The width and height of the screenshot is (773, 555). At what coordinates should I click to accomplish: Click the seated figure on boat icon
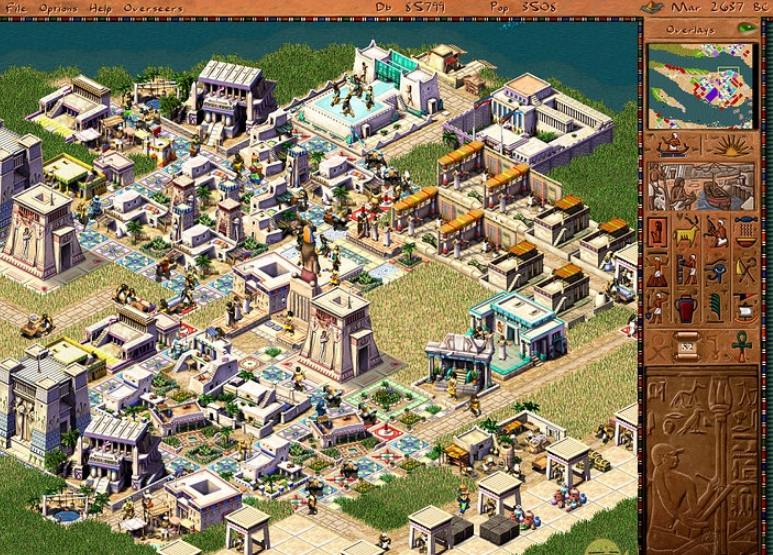click(x=672, y=146)
